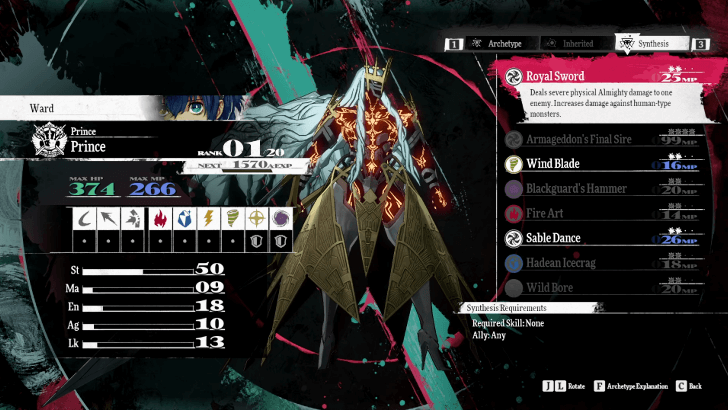Click the ice affinity icon

(x=185, y=218)
